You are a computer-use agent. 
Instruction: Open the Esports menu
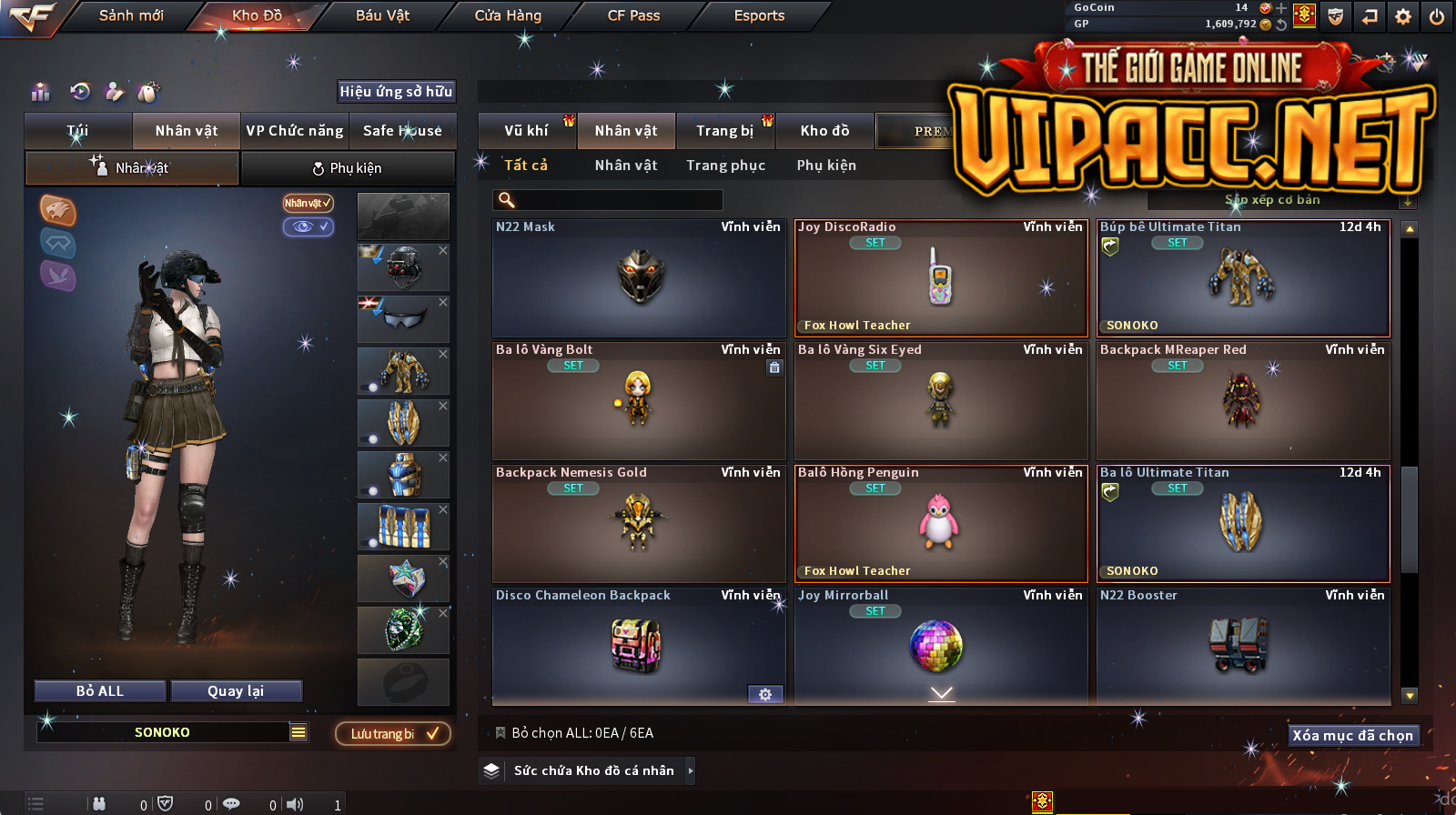pos(759,15)
